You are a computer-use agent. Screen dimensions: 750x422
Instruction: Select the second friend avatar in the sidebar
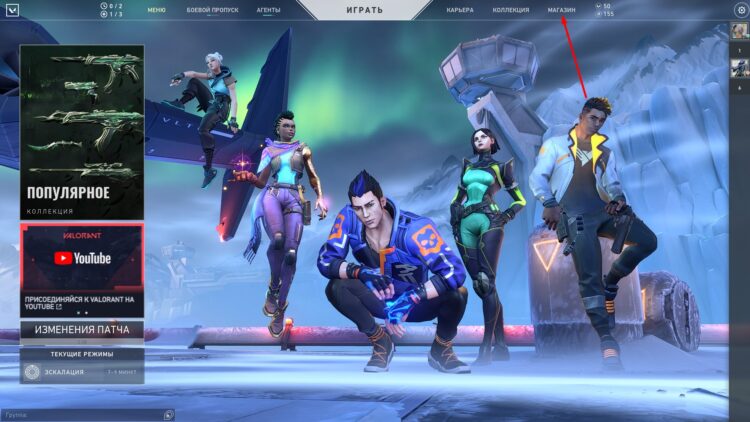coord(739,68)
